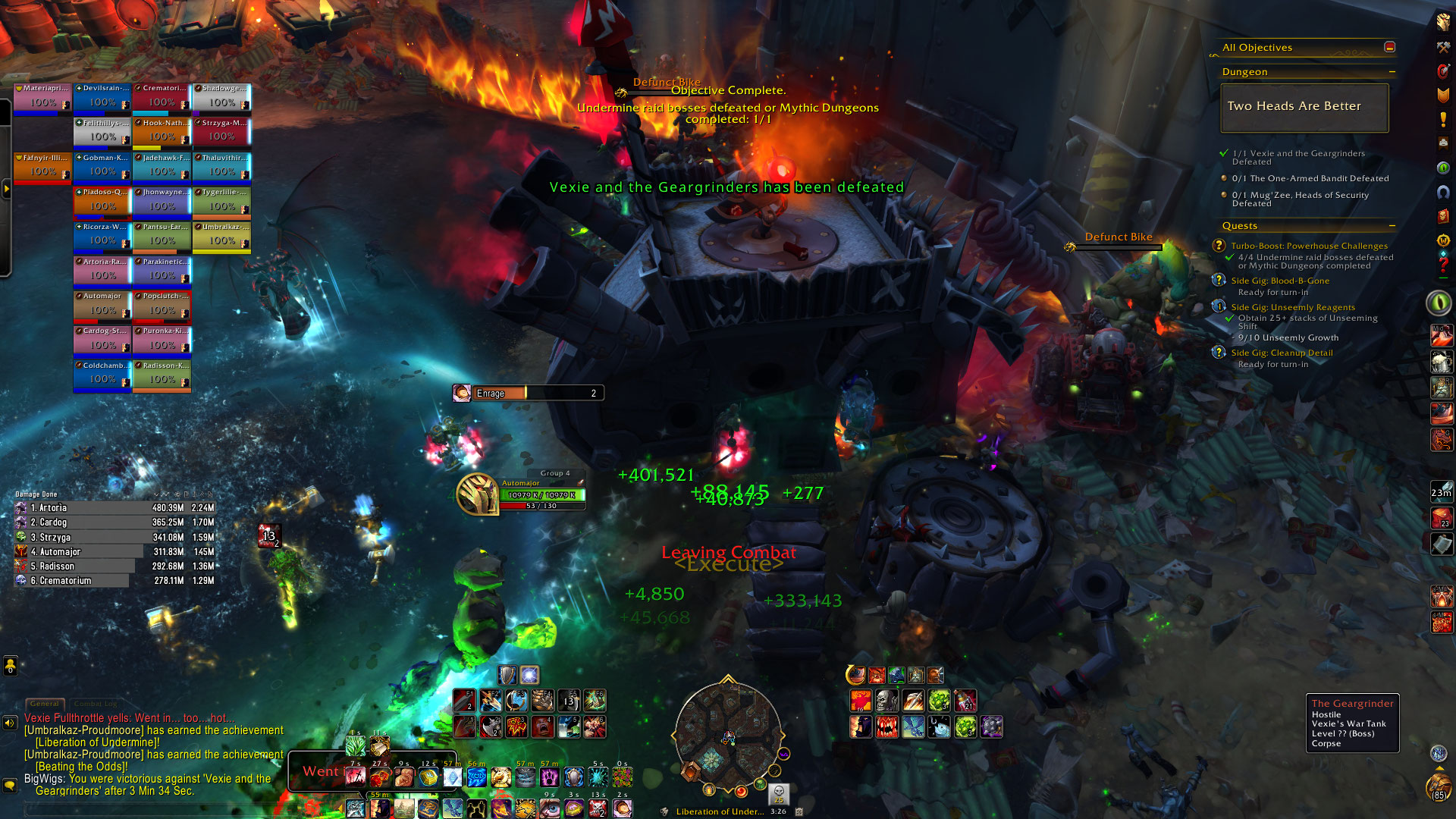This screenshot has height=819, width=1456.
Task: Switch to the Combat Log tab
Action: click(x=95, y=704)
